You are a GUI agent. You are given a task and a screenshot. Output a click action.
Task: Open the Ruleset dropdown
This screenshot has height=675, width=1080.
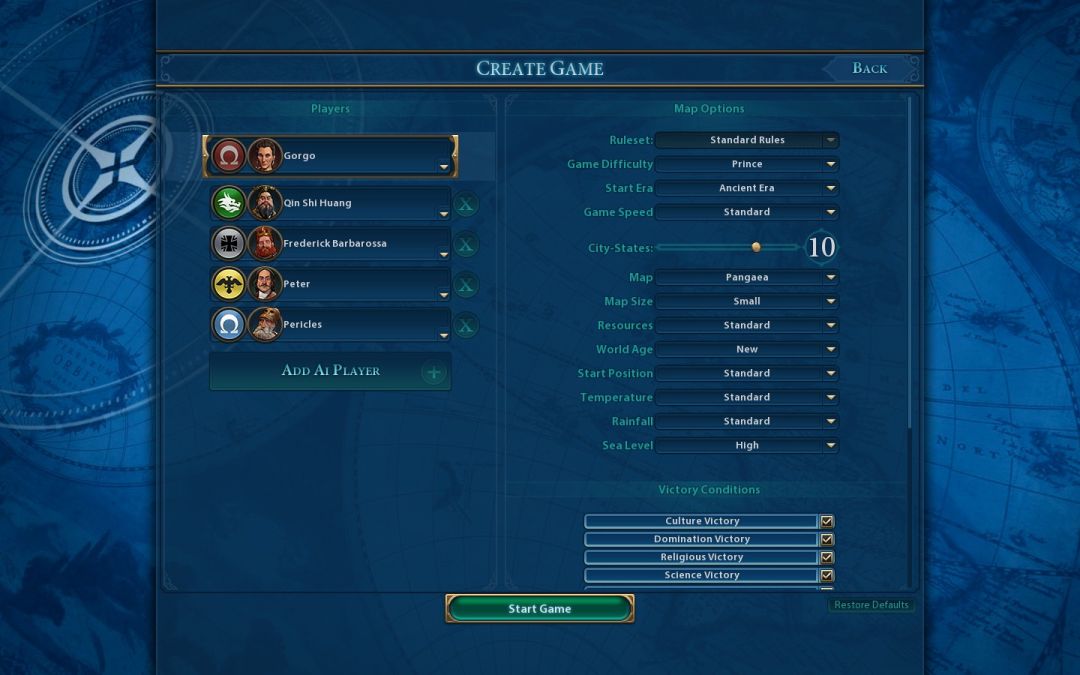(747, 140)
